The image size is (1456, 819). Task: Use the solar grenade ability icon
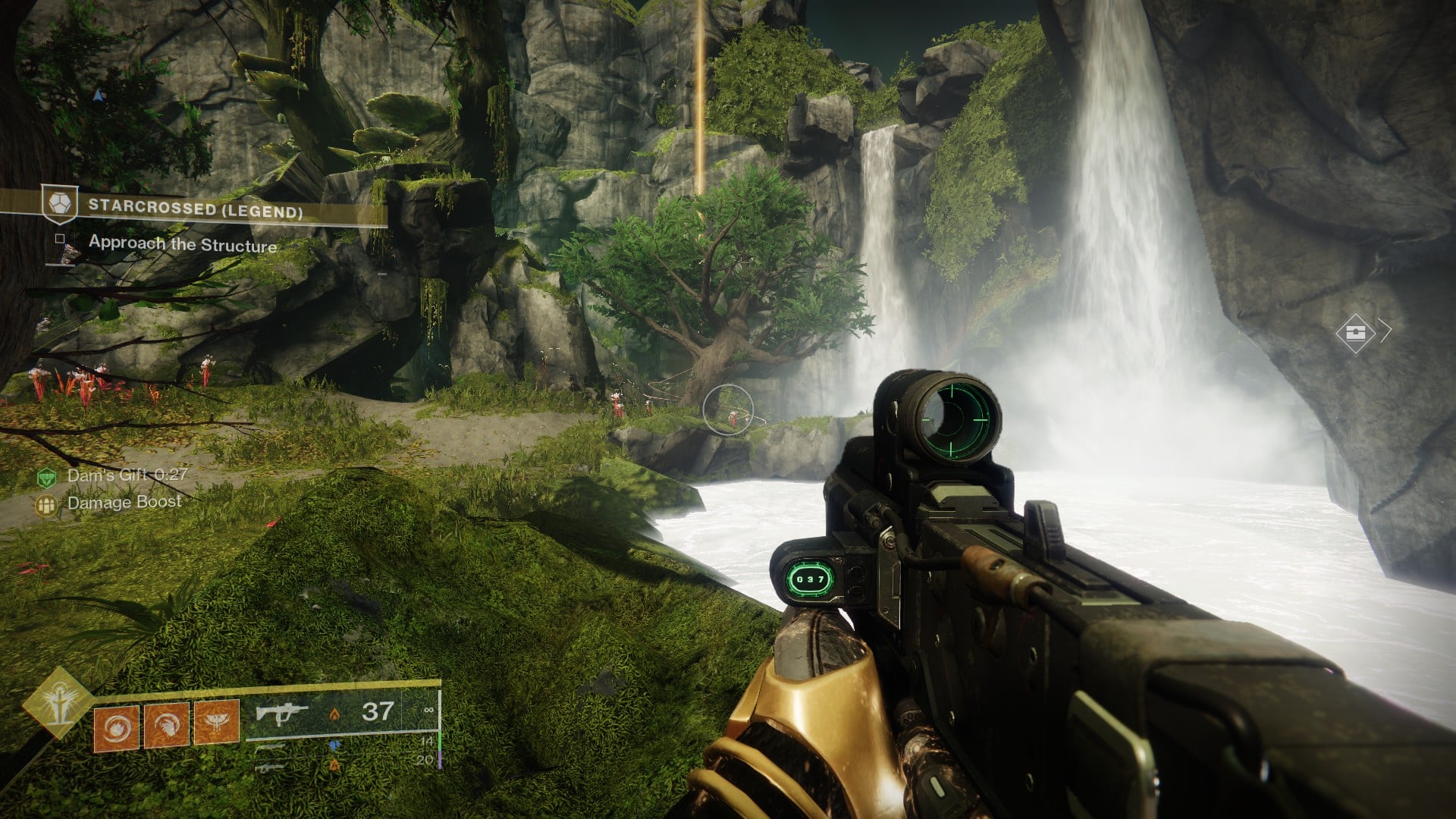click(x=116, y=726)
